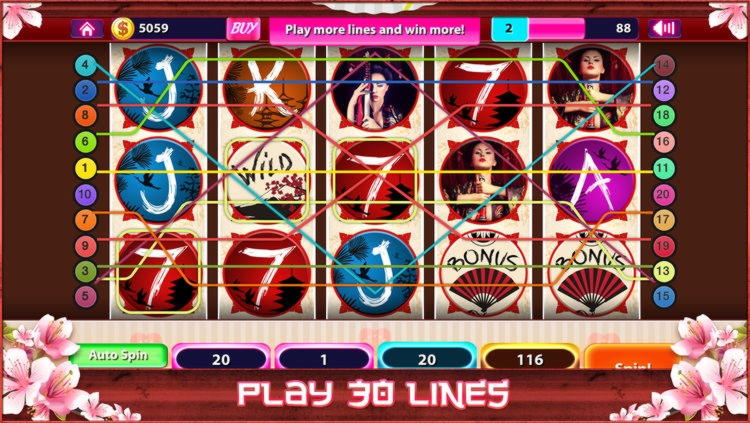Open the BUY coins shop

point(243,29)
